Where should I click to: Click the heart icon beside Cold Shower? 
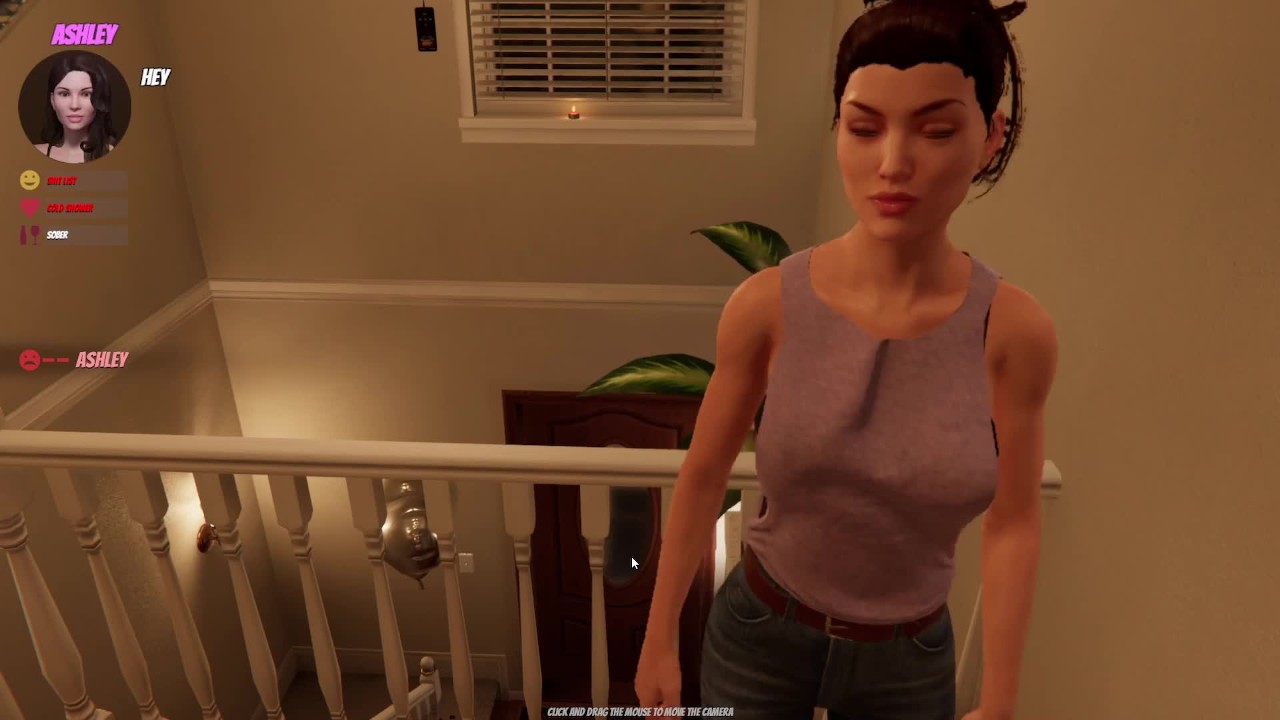29,208
